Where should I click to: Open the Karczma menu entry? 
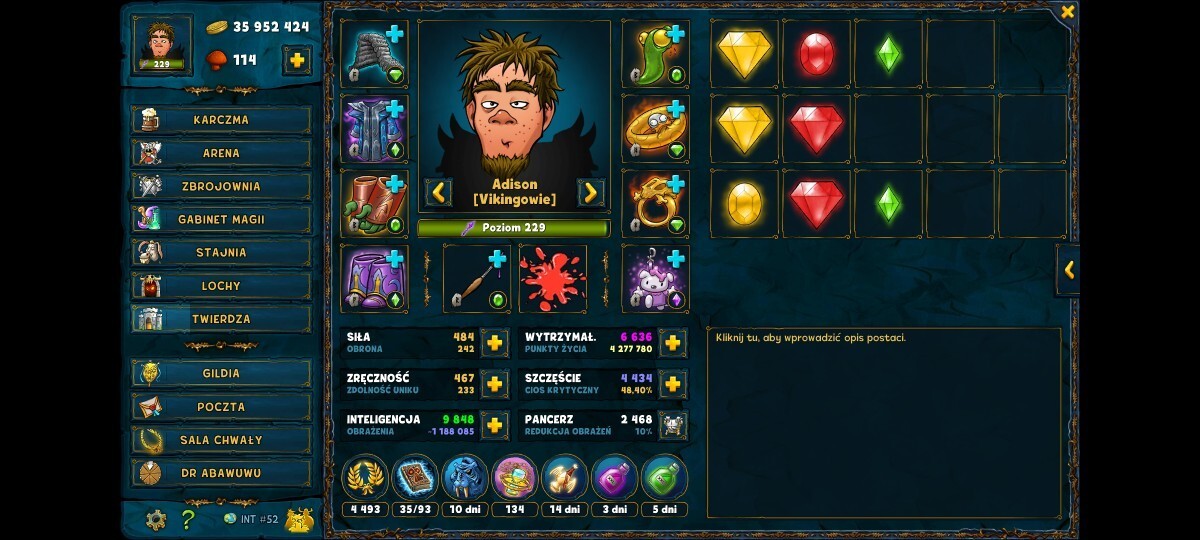(x=221, y=120)
